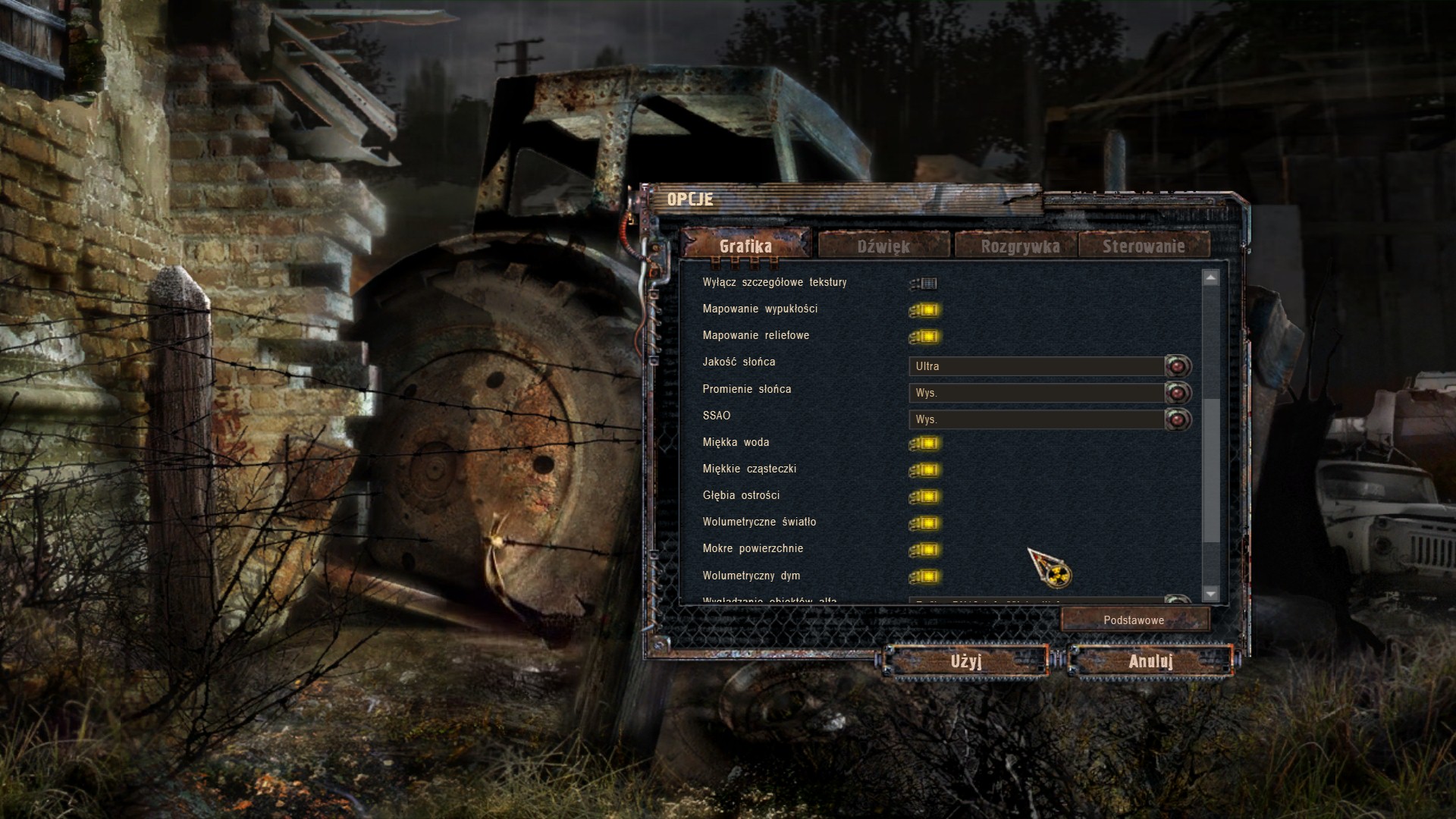Change the SSAO quality dropdown
The width and height of the screenshot is (1456, 819).
click(x=1178, y=419)
